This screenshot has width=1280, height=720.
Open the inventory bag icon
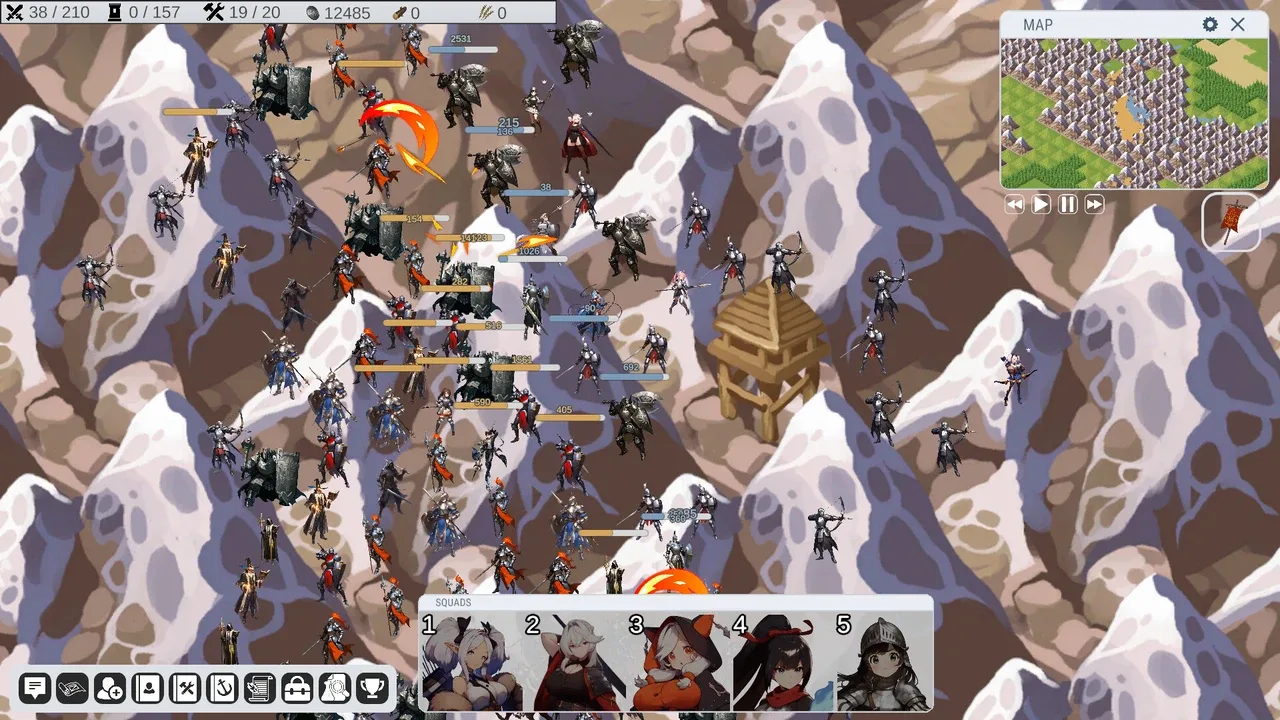point(297,688)
